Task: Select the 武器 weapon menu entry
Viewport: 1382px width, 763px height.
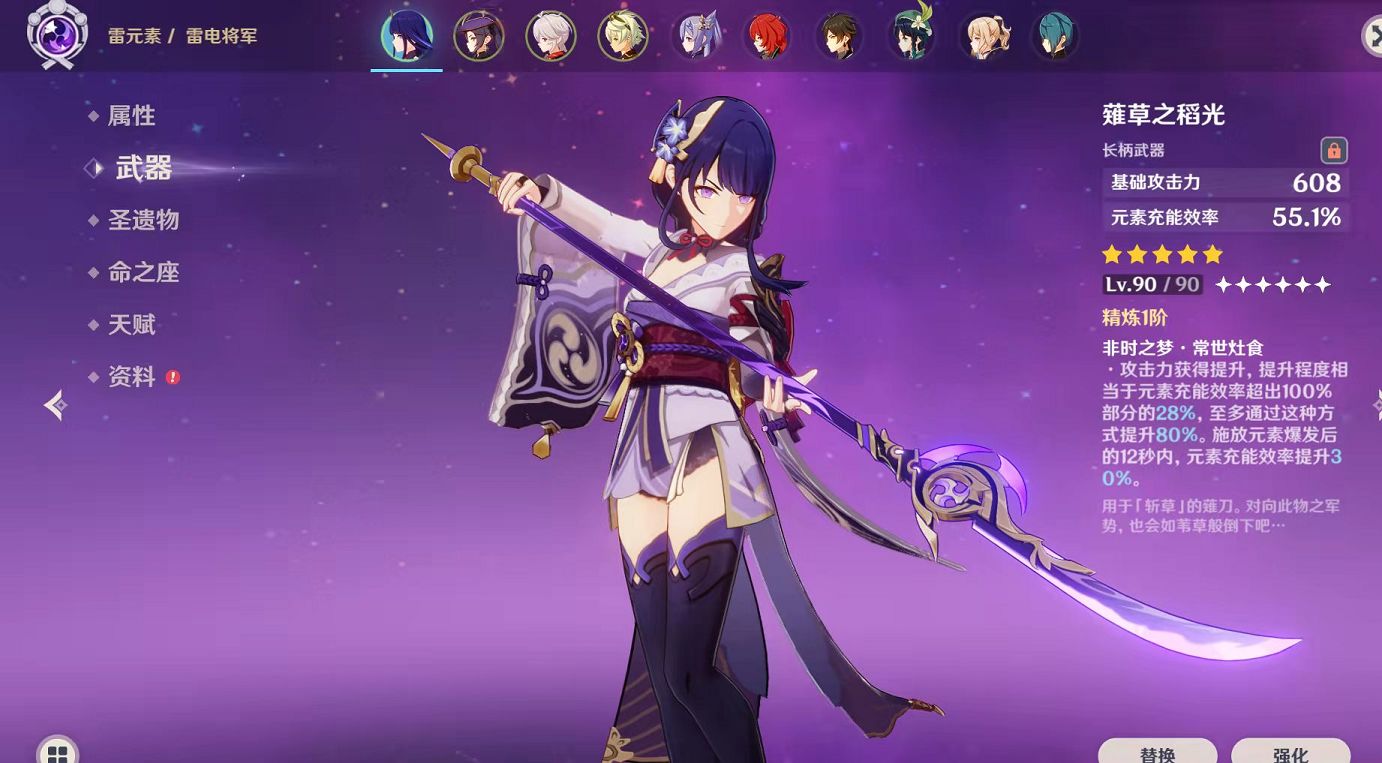Action: click(x=143, y=168)
